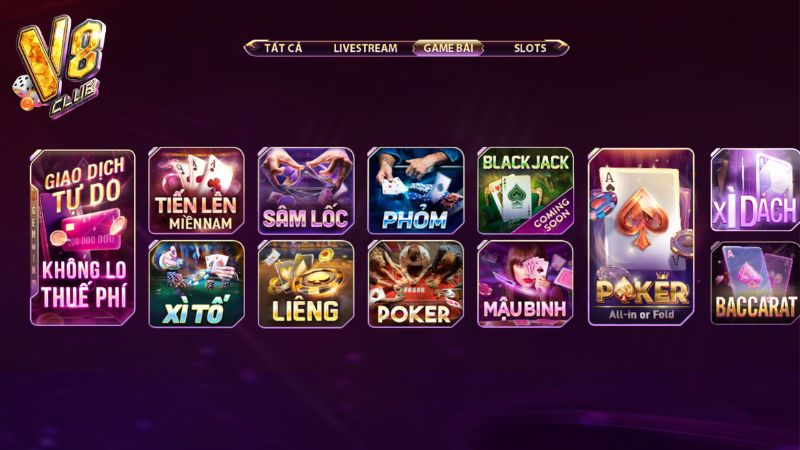Open the Xì Tố game tile
Image resolution: width=800 pixels, height=450 pixels.
click(196, 284)
